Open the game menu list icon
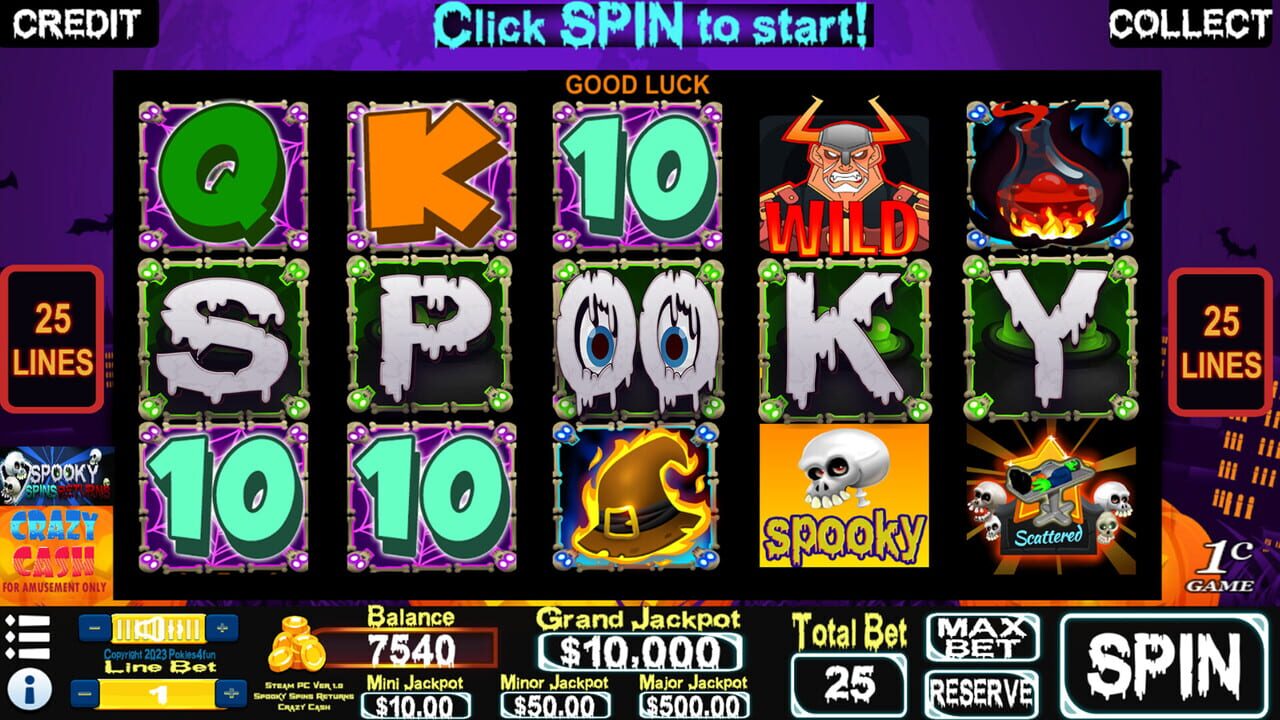The height and width of the screenshot is (720, 1280). coord(28,635)
